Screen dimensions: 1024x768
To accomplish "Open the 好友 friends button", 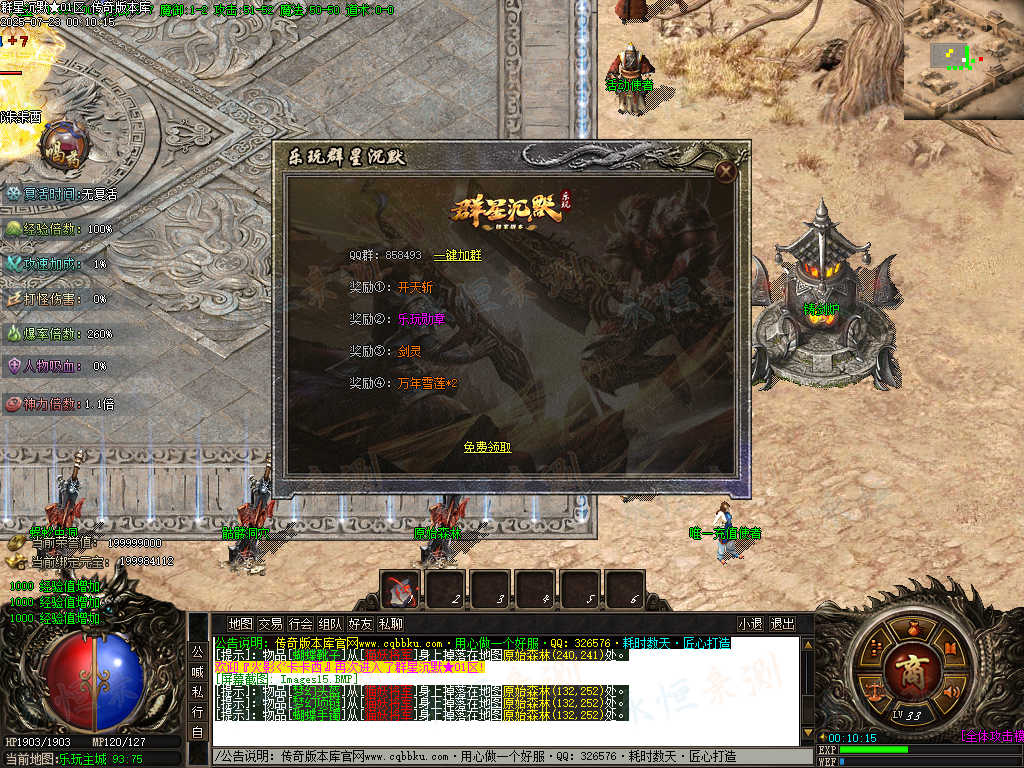I will click(x=360, y=624).
